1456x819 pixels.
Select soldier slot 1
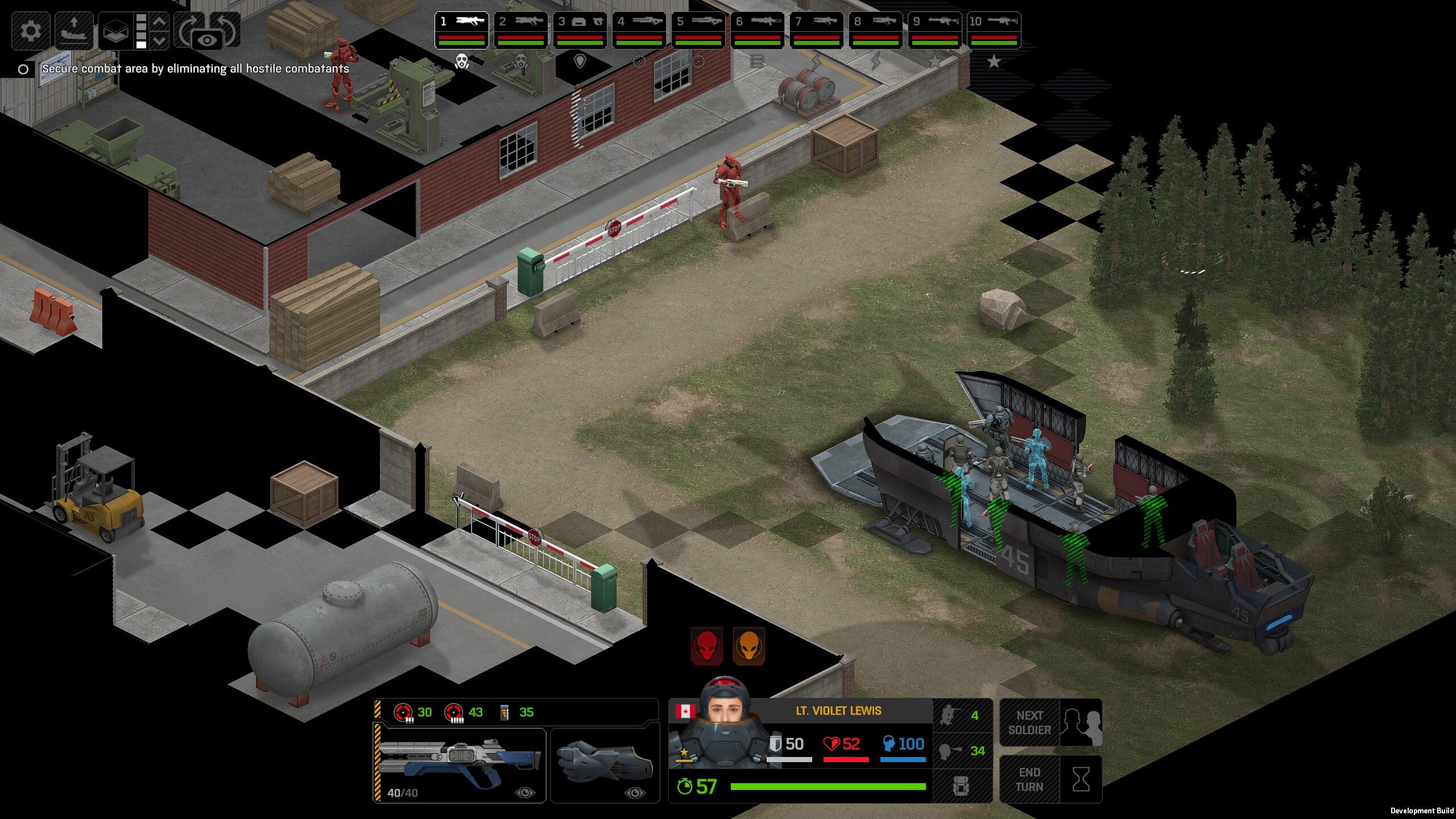(x=461, y=30)
